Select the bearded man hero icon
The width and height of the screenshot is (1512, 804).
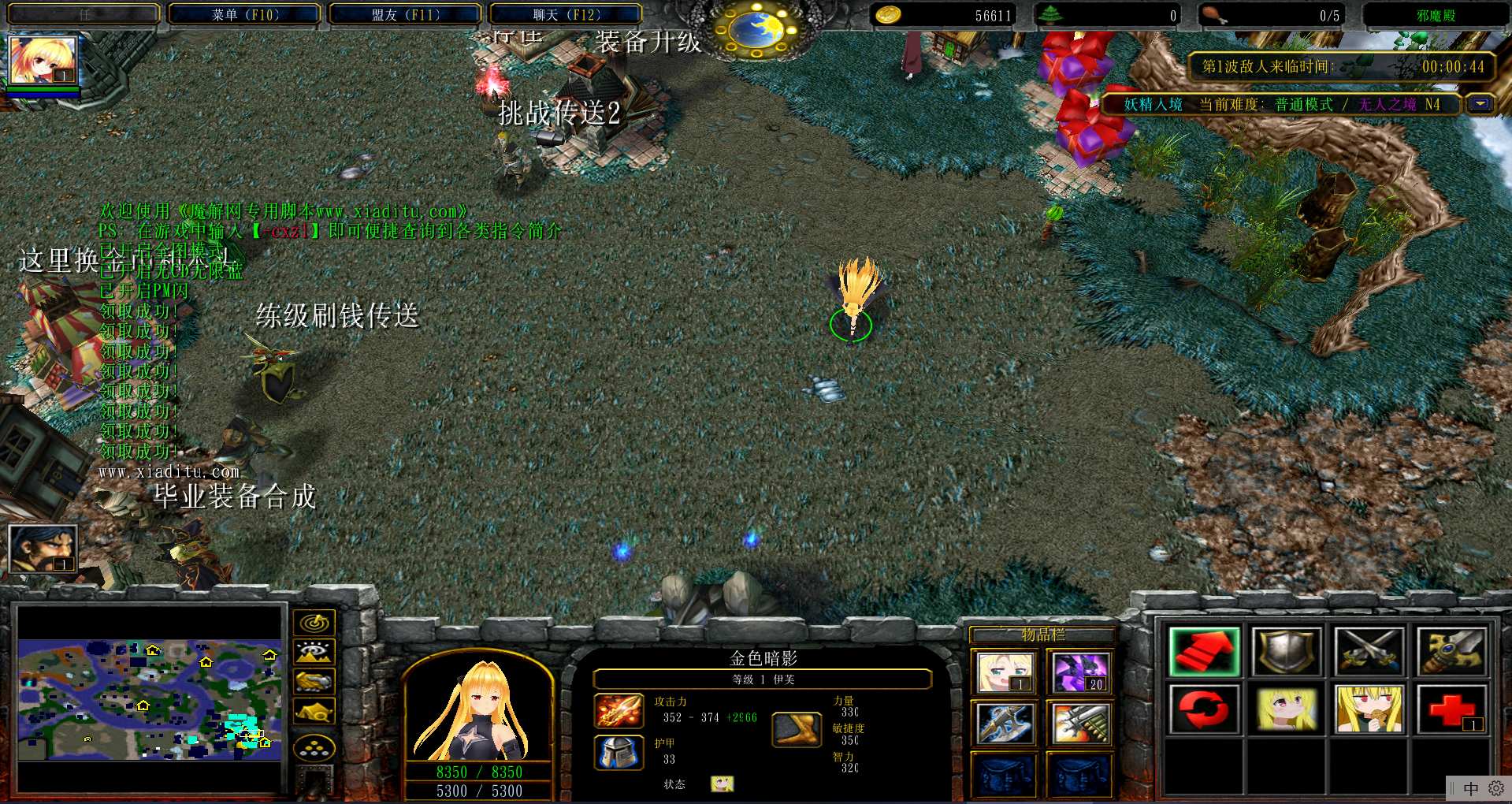click(x=43, y=549)
